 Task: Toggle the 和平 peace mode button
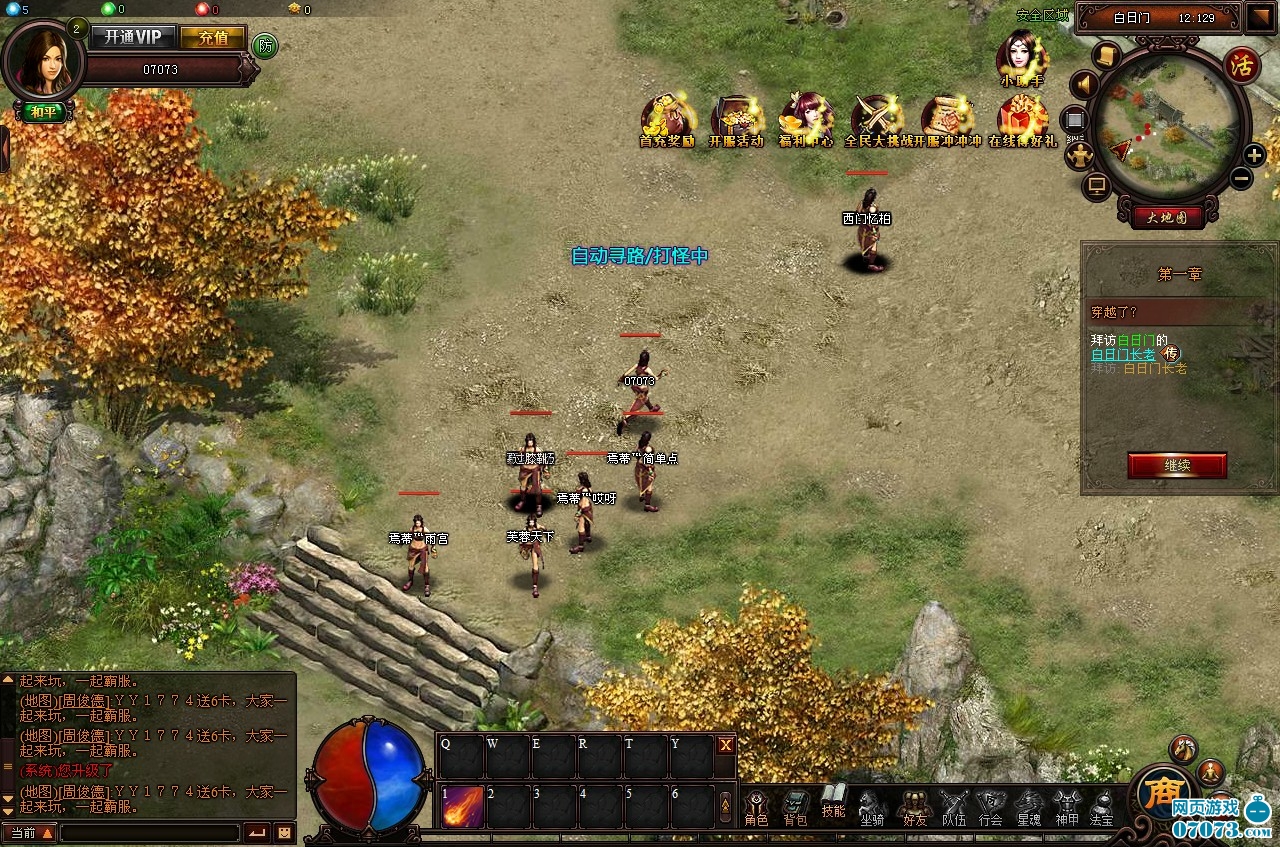pos(43,112)
